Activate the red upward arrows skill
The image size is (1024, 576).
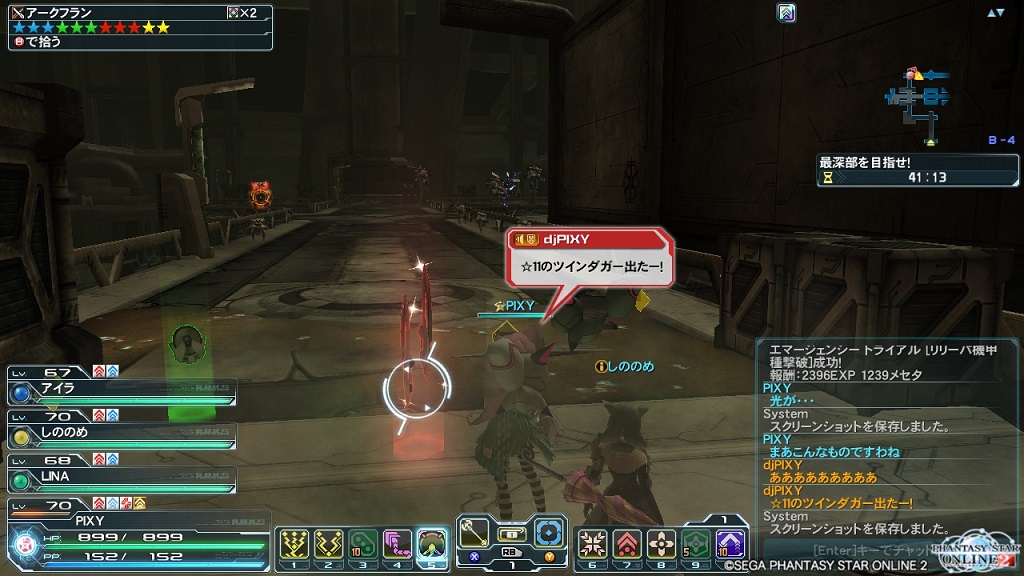point(627,543)
